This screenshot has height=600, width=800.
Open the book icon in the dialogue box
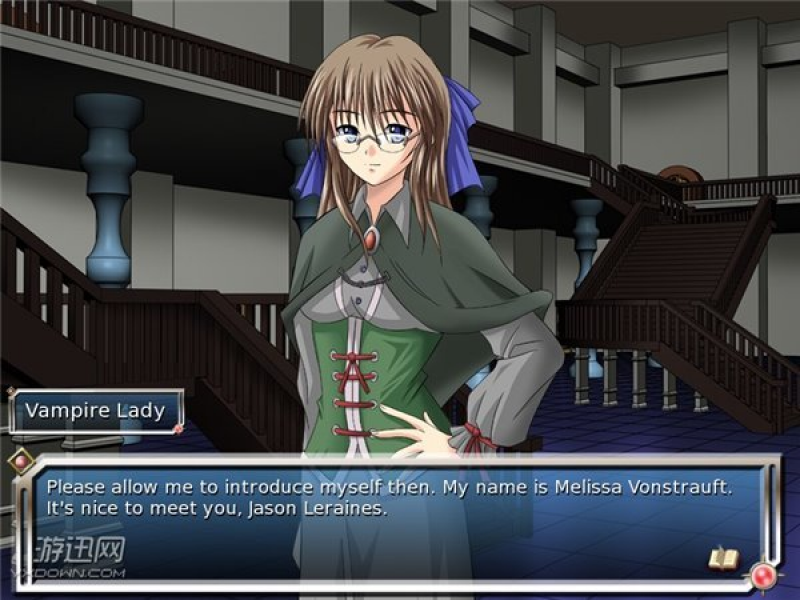pos(722,558)
